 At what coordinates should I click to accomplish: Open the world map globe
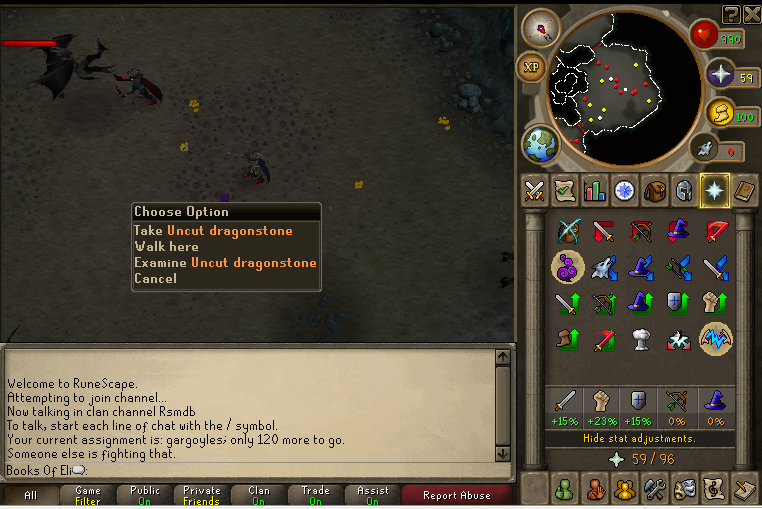(540, 144)
